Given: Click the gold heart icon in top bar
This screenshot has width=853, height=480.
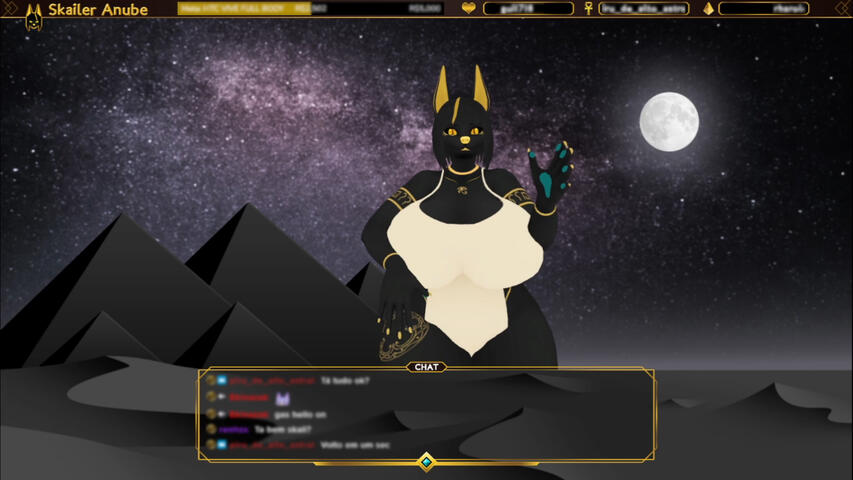Looking at the screenshot, I should point(468,9).
